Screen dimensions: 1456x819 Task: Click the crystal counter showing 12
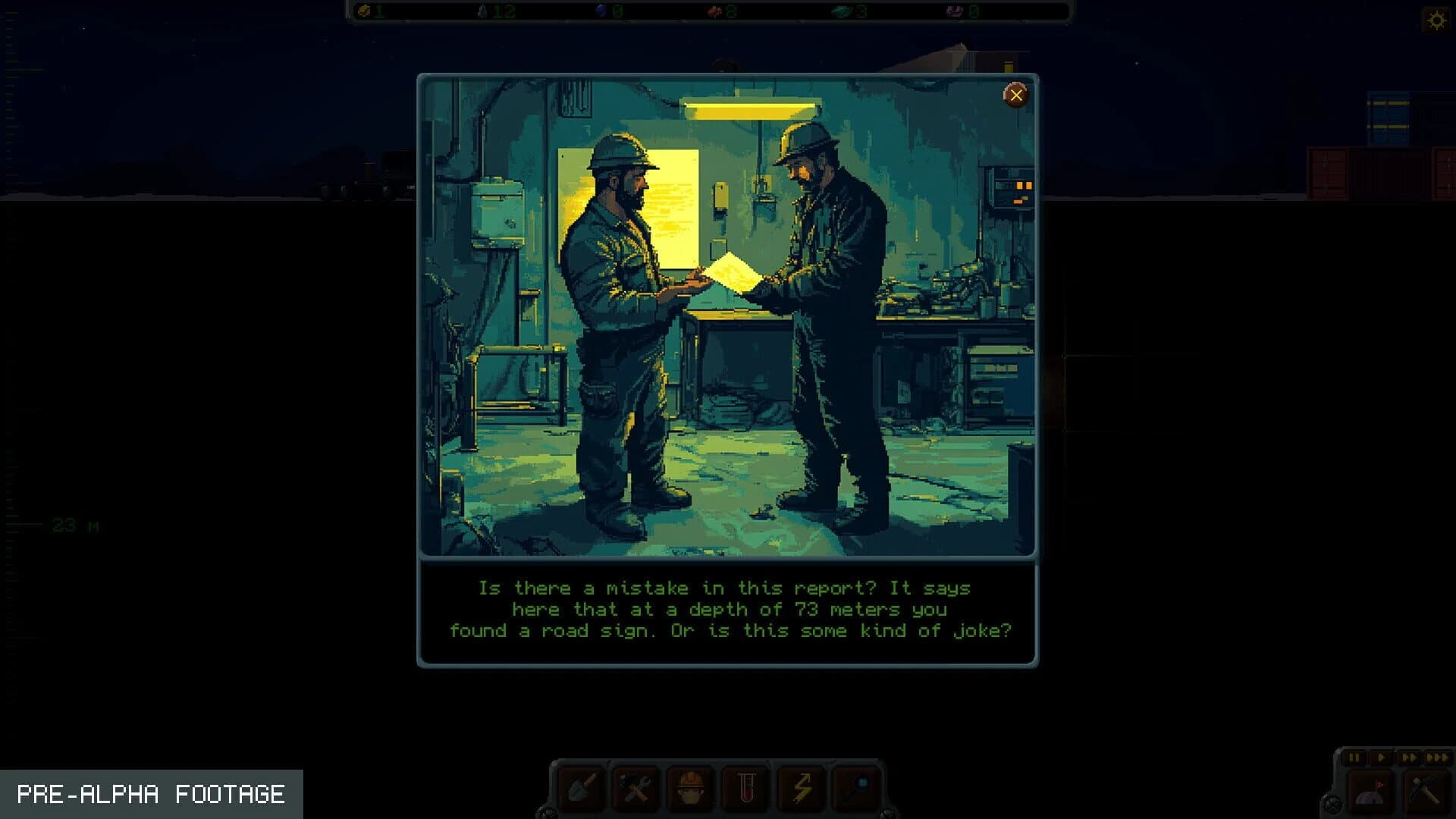point(493,11)
